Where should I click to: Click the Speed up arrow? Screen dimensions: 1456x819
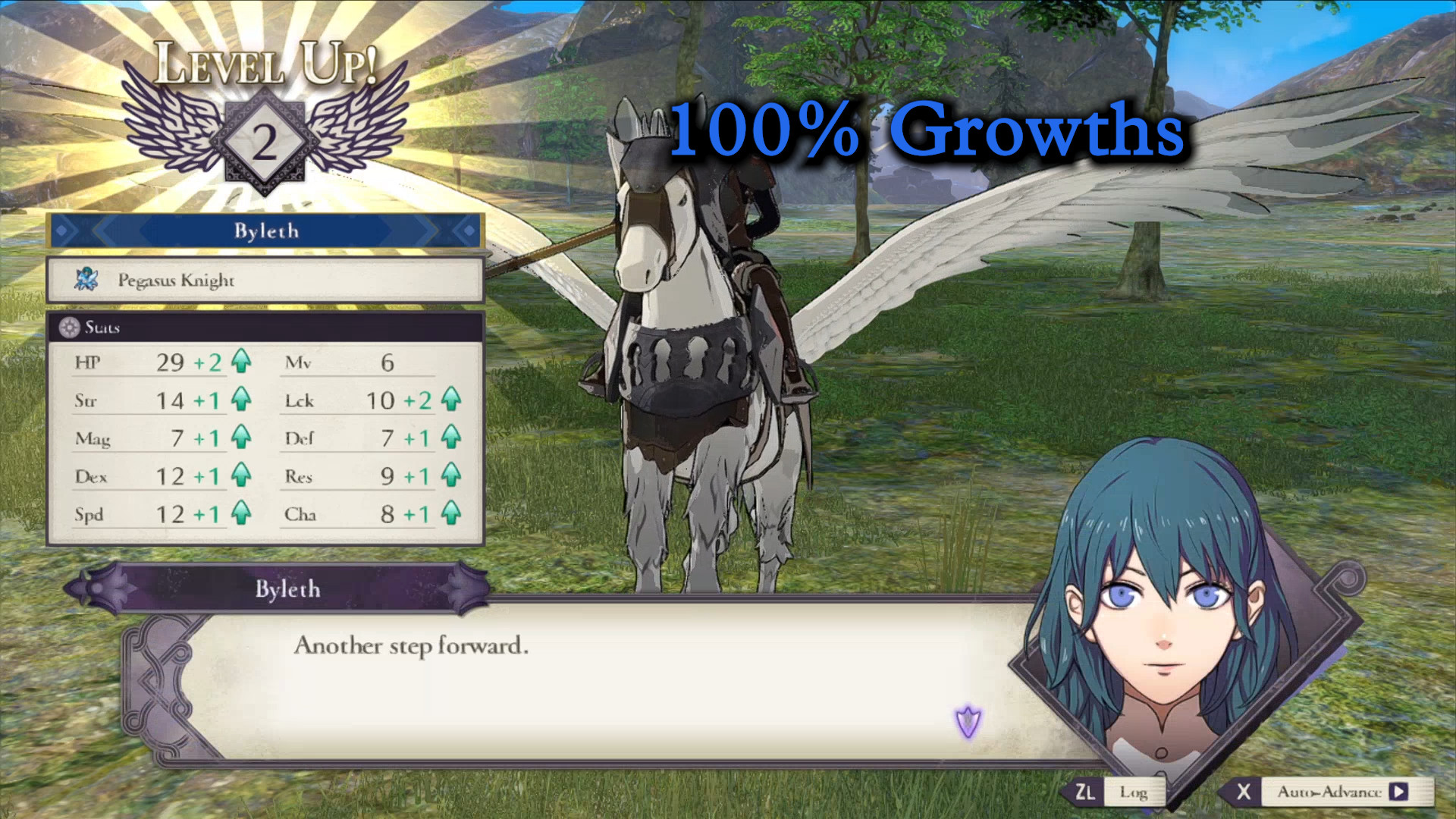pos(243,514)
